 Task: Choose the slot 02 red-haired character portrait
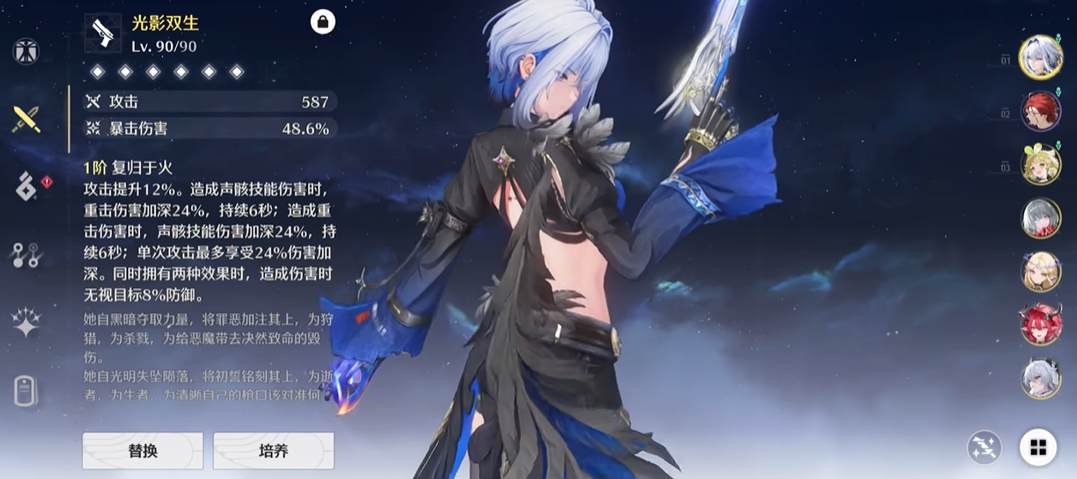pos(1040,111)
